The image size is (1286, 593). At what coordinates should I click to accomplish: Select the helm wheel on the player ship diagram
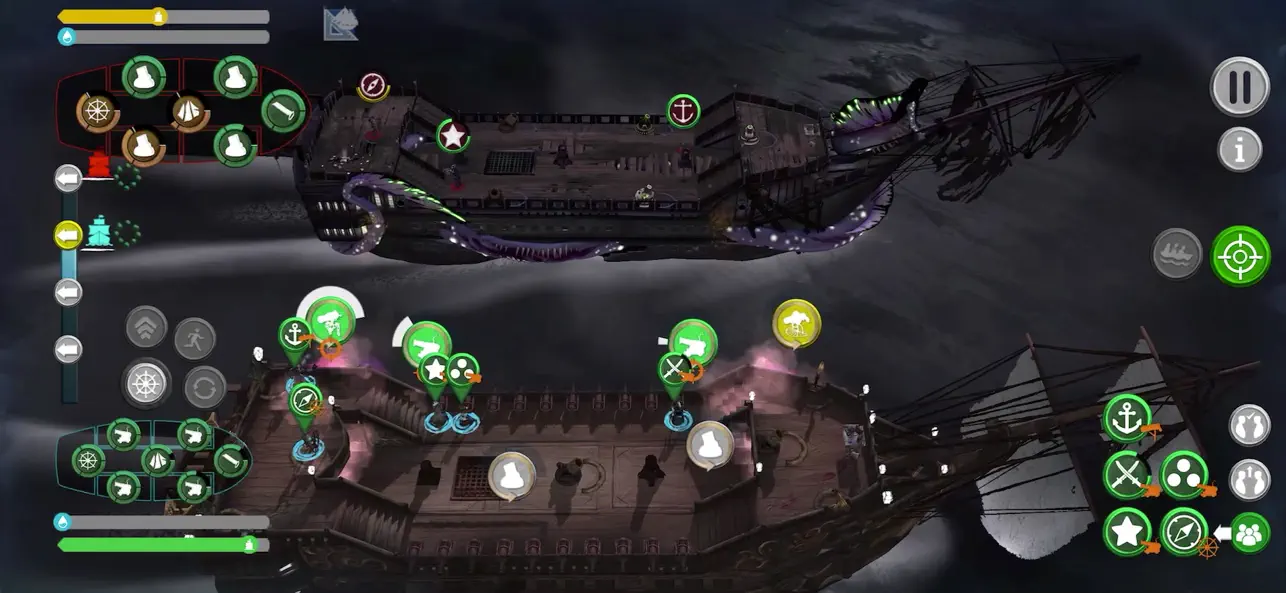(89, 460)
